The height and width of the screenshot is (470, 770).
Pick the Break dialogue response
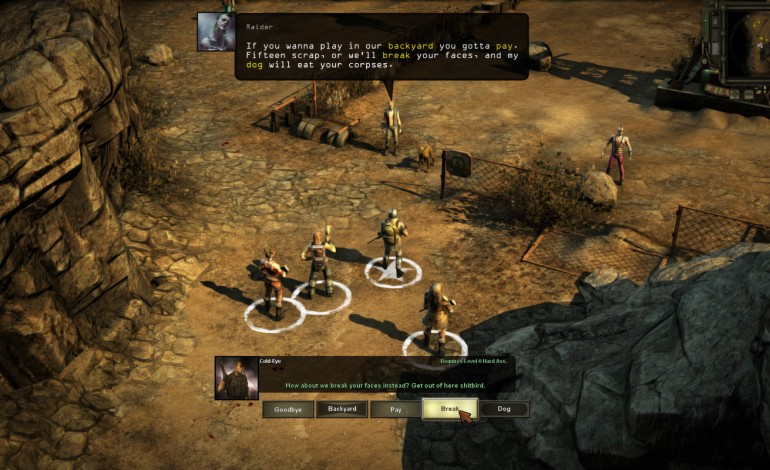click(x=449, y=409)
